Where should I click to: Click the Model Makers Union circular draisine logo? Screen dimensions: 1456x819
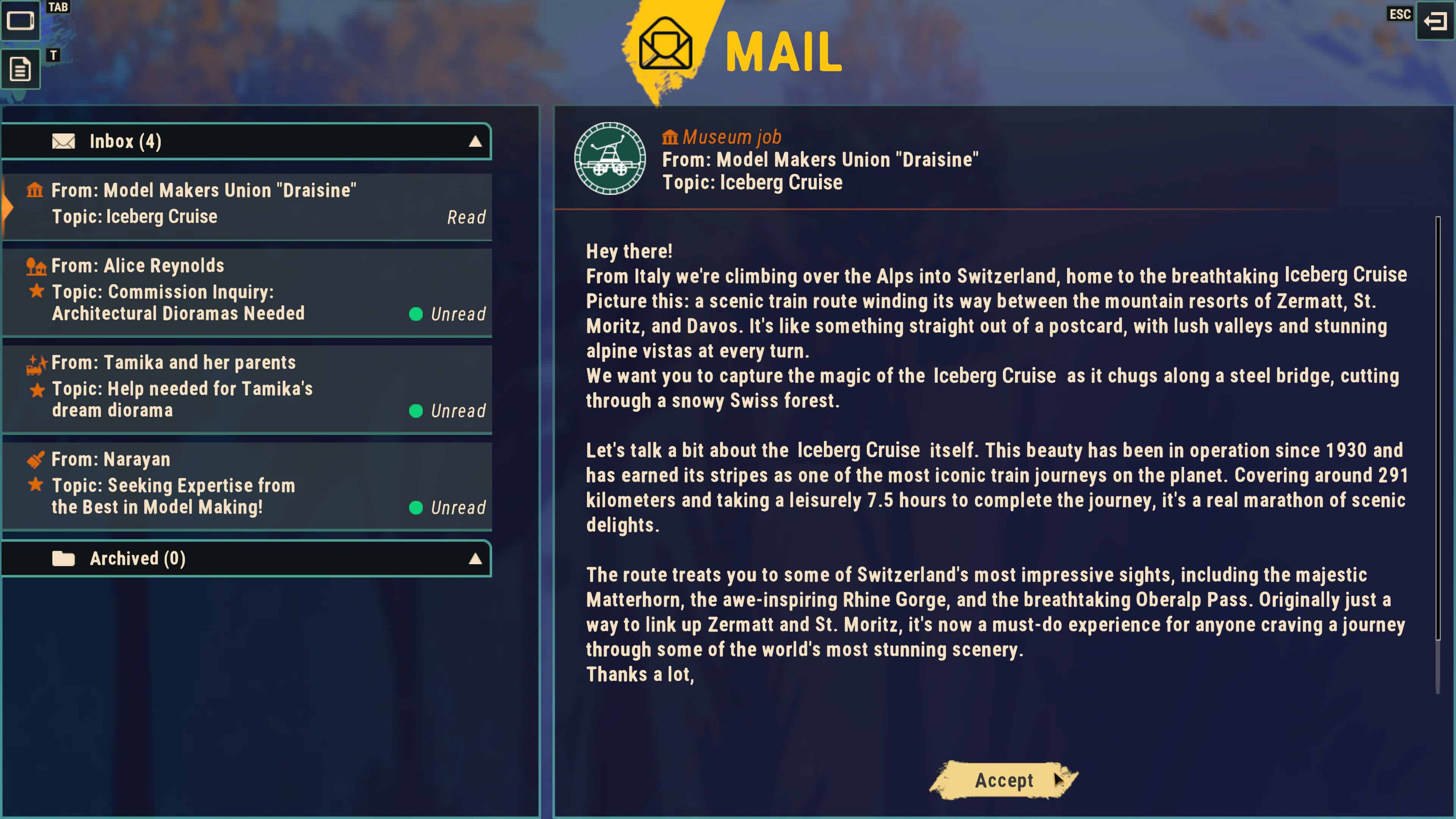[x=610, y=159]
